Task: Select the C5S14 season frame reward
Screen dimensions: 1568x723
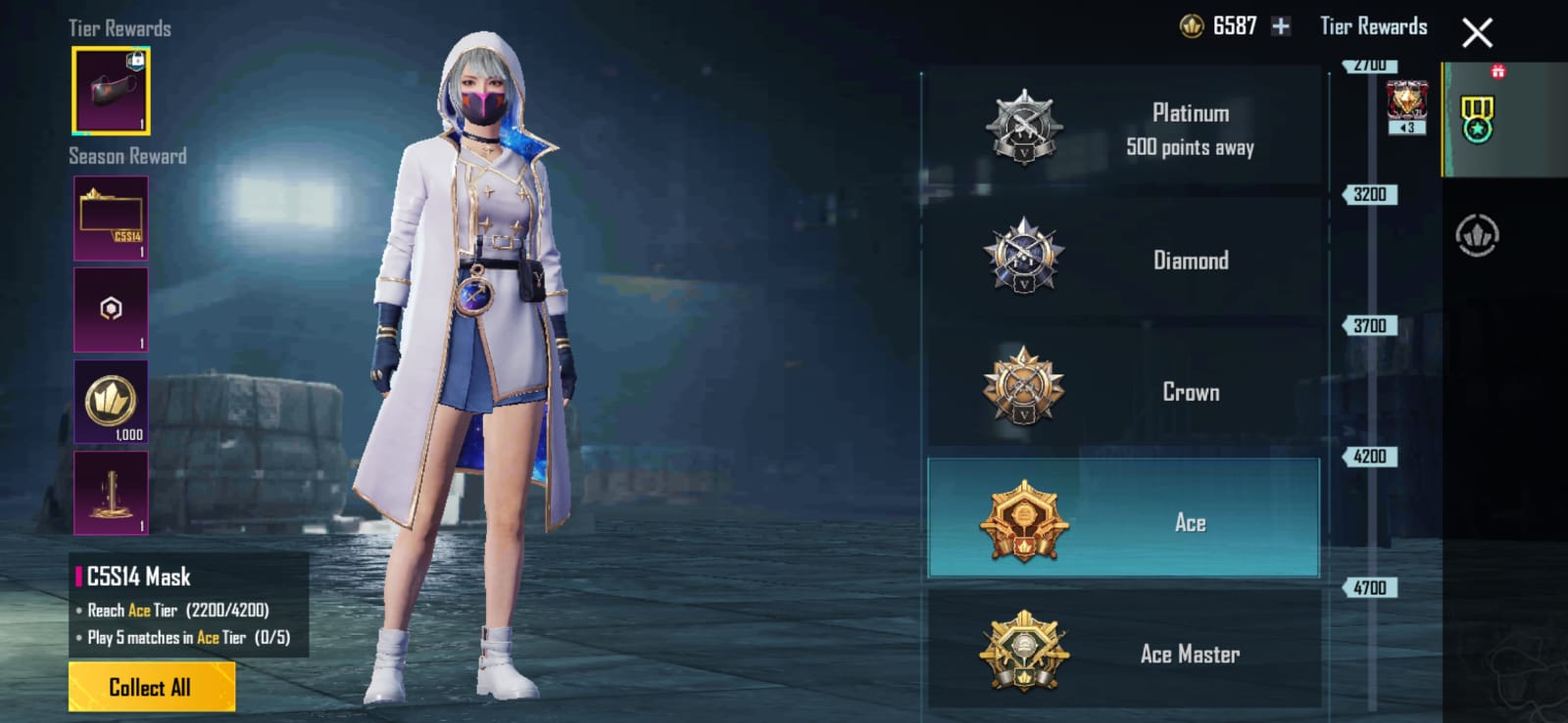Action: tap(110, 217)
